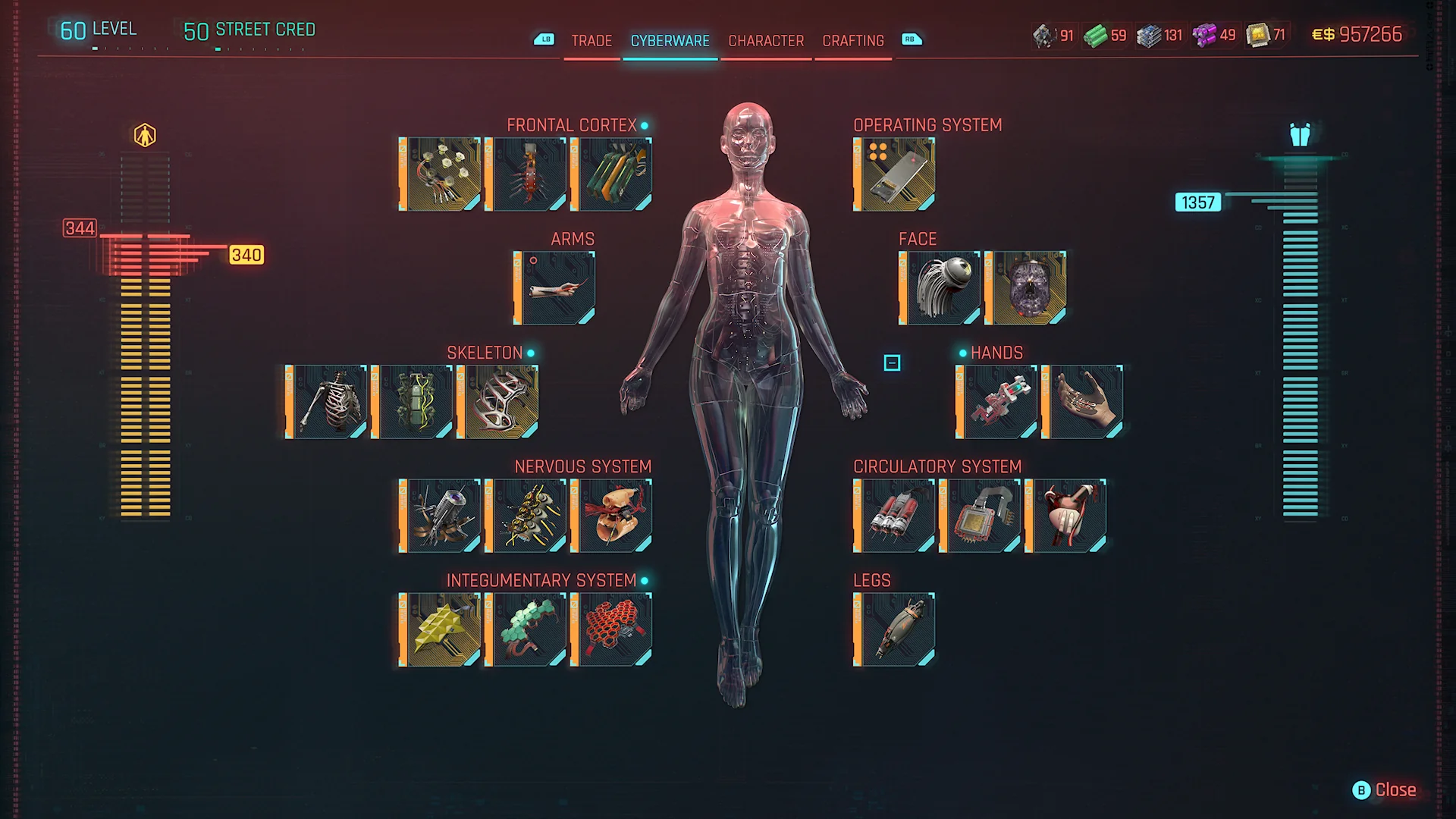Pick the purple face plate cyberware

tap(1026, 288)
